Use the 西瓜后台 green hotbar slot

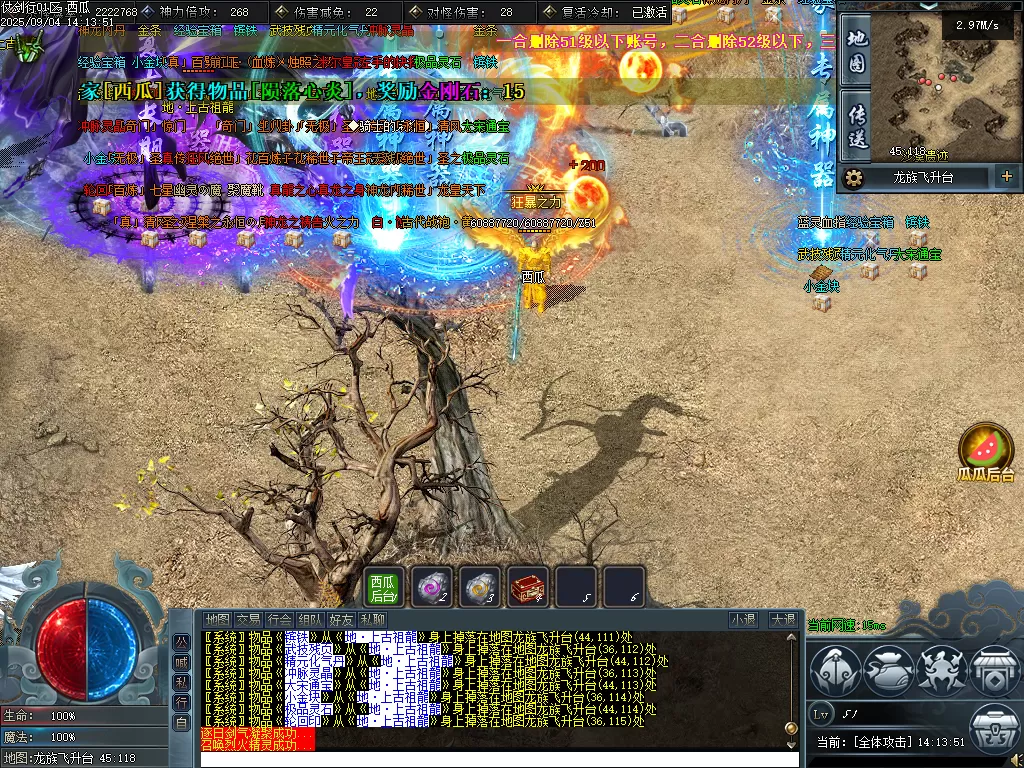pyautogui.click(x=384, y=587)
